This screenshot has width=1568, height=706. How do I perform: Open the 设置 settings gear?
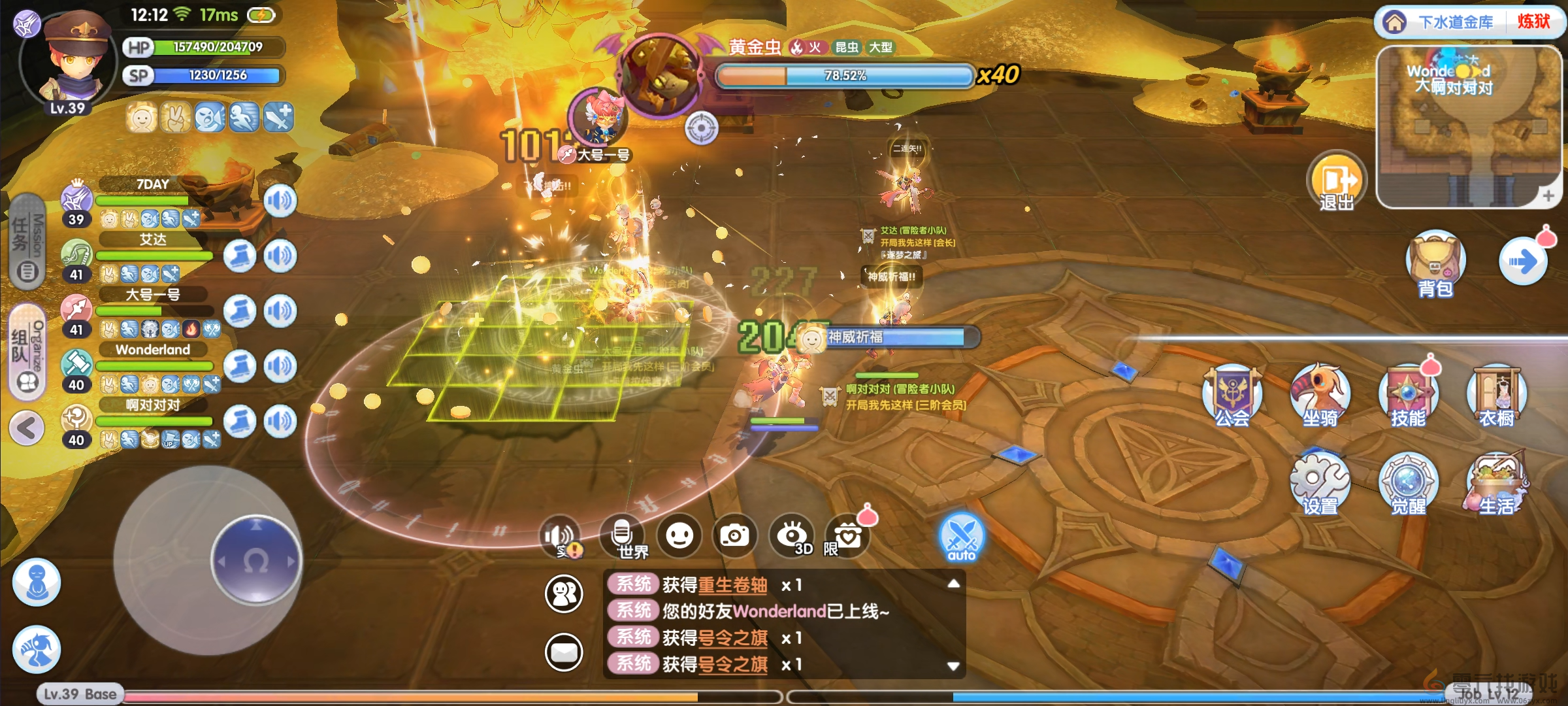point(1319,484)
